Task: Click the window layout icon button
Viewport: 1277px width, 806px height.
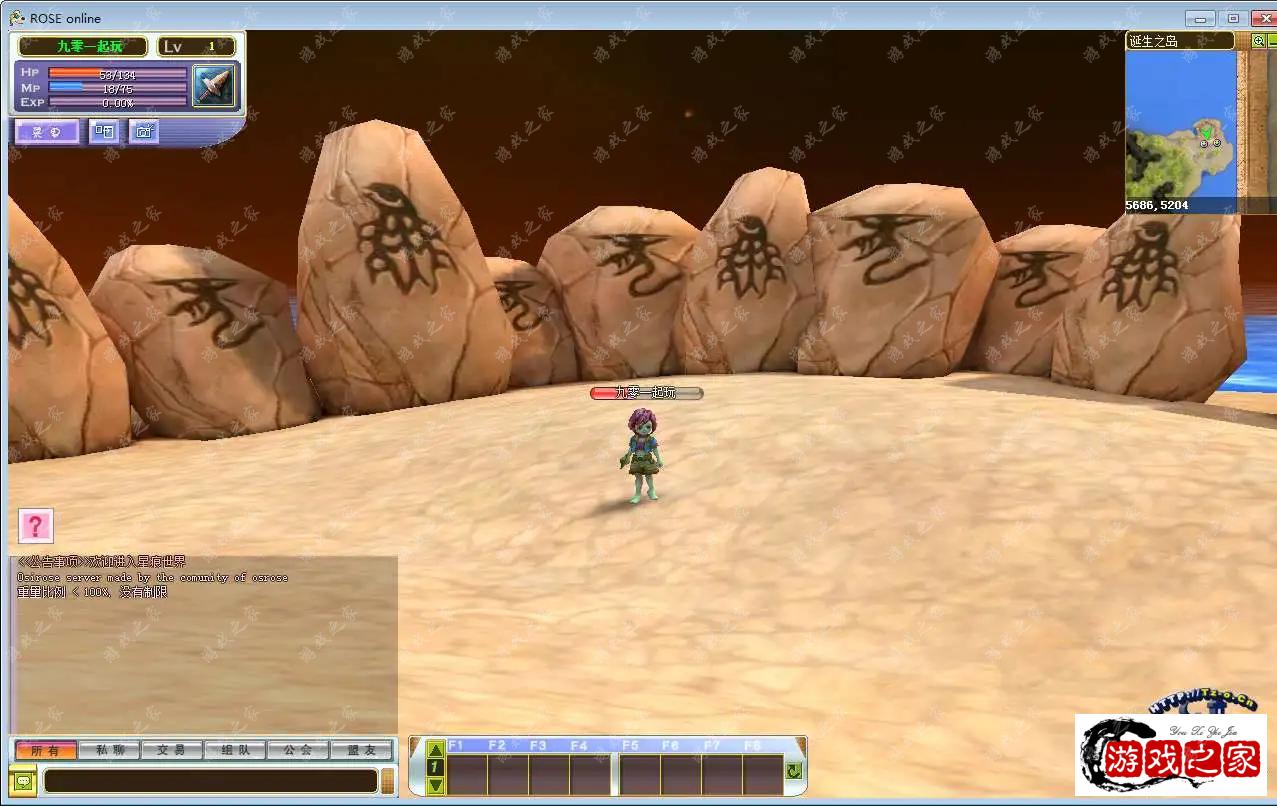Action: (103, 131)
